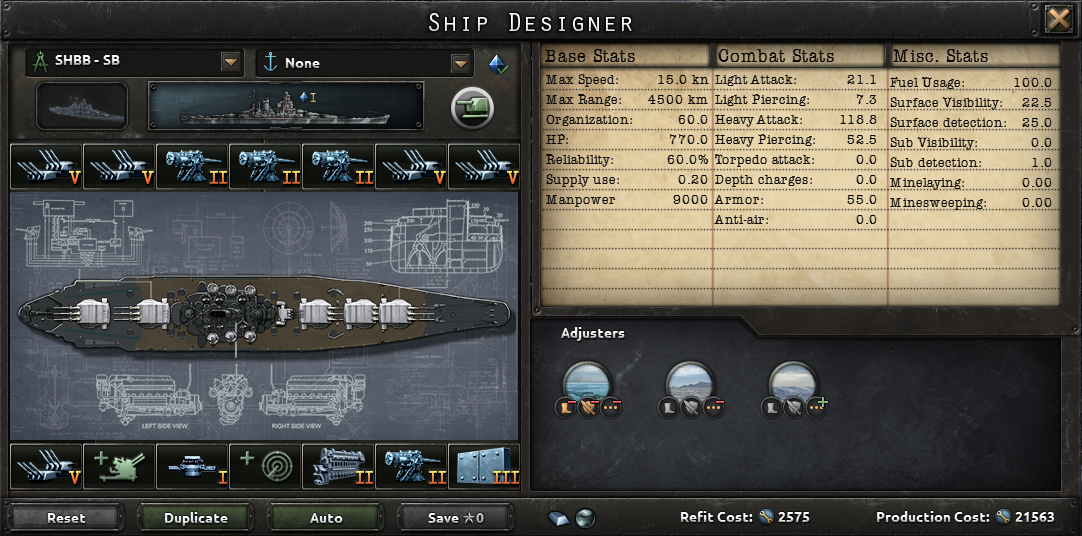Save the ship design
The height and width of the screenshot is (536, 1082).
click(x=455, y=518)
